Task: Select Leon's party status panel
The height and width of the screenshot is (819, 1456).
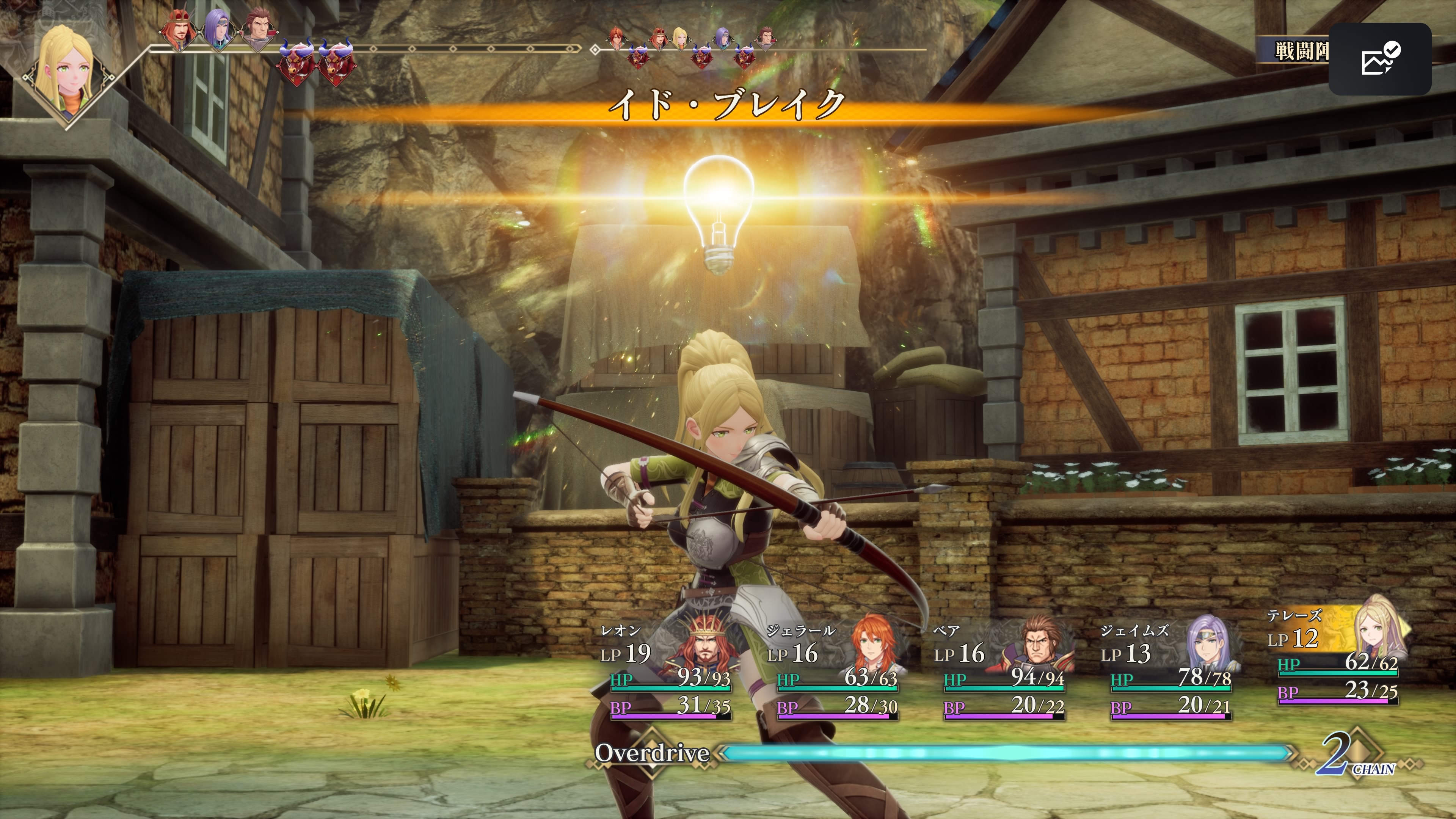Action: [667, 673]
